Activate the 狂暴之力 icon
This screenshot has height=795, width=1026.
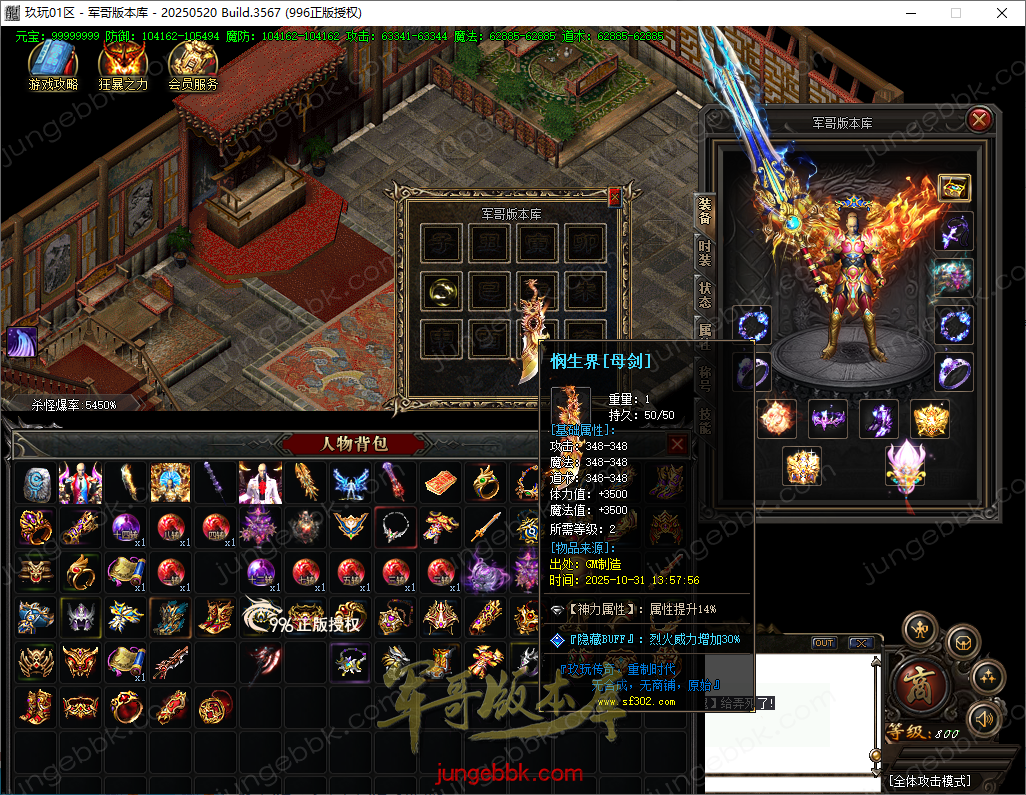click(122, 66)
